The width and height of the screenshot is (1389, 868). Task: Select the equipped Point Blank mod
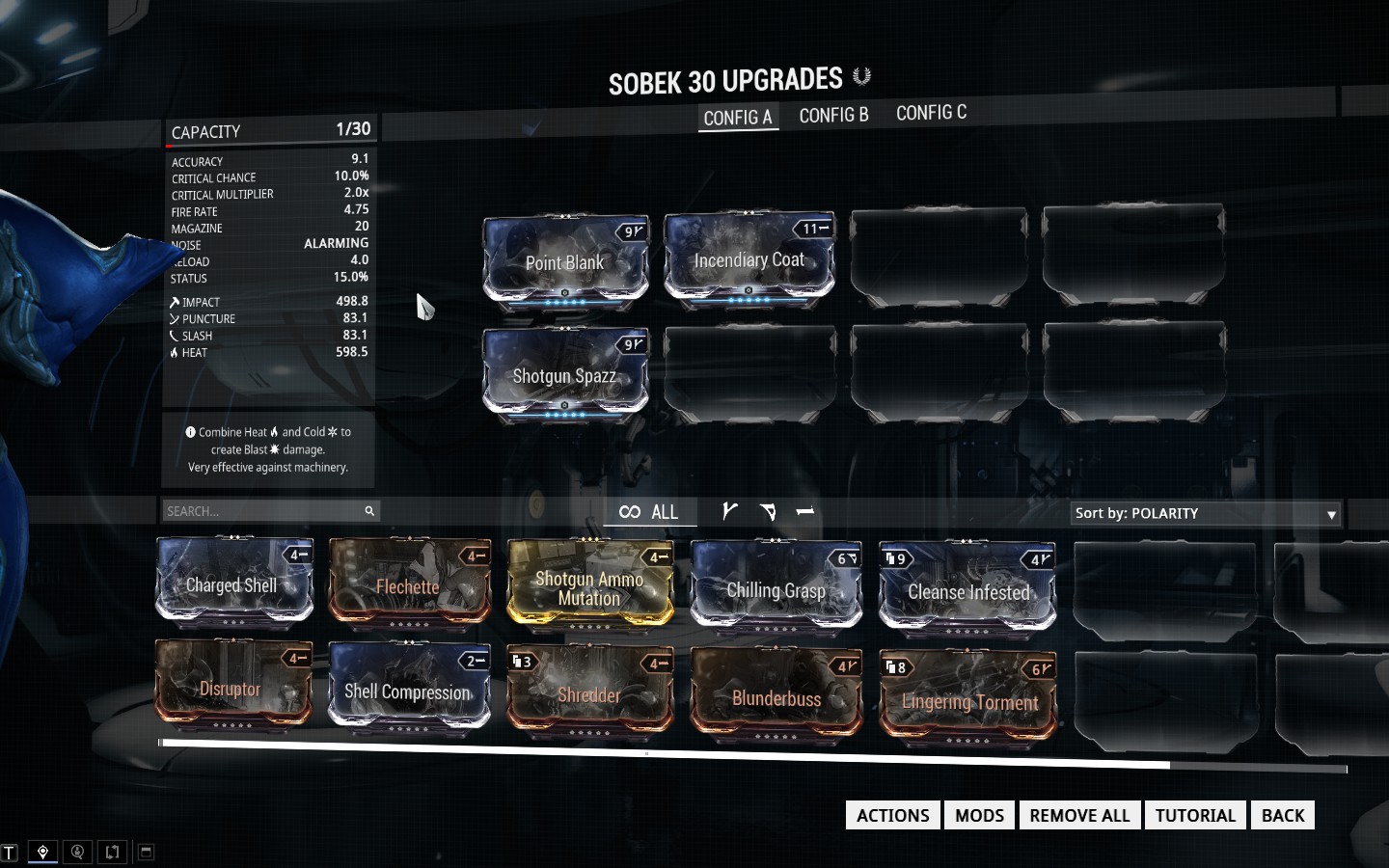(565, 261)
